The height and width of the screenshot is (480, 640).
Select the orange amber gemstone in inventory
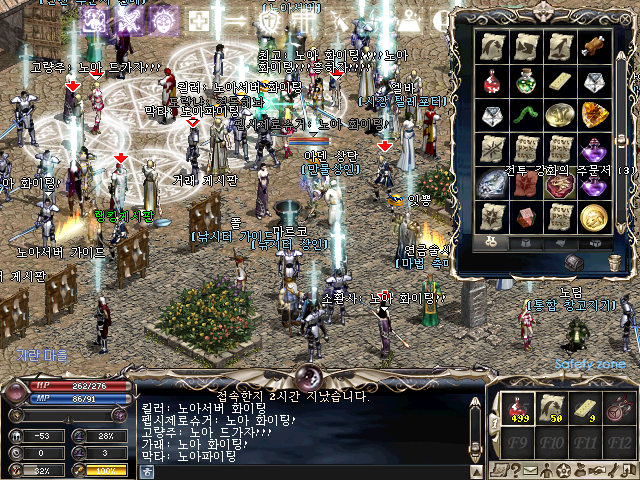594,115
